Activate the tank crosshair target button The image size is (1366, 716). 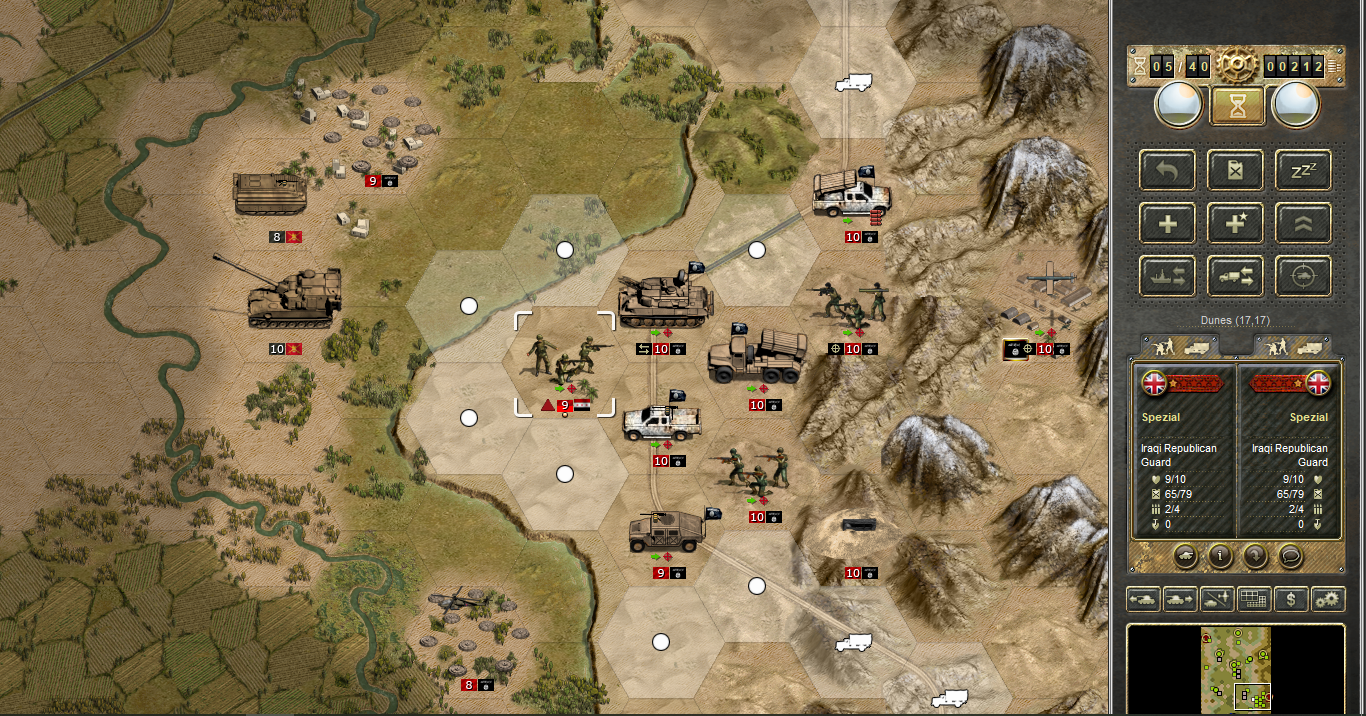[1303, 277]
